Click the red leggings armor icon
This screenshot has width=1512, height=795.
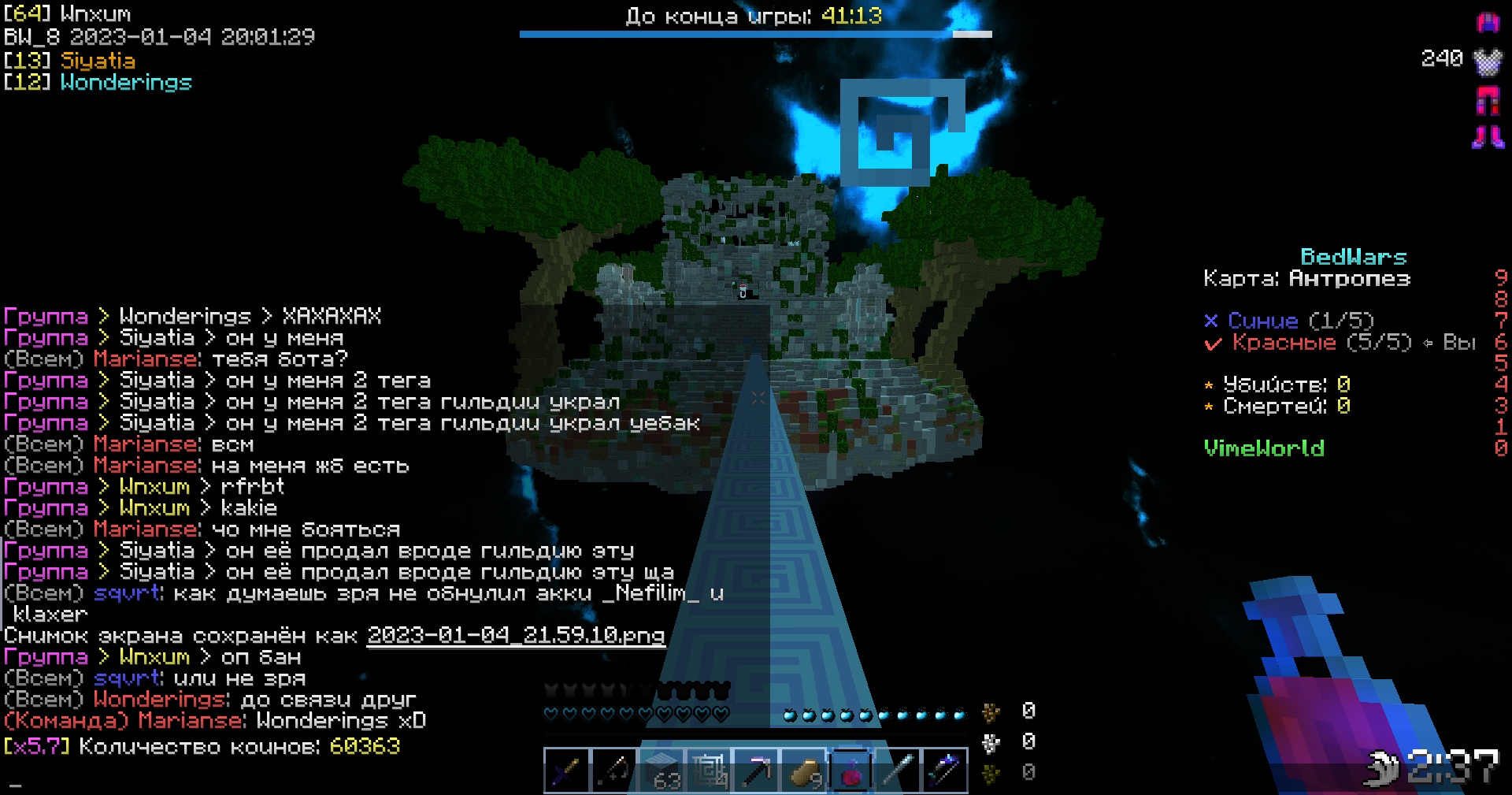(1488, 100)
